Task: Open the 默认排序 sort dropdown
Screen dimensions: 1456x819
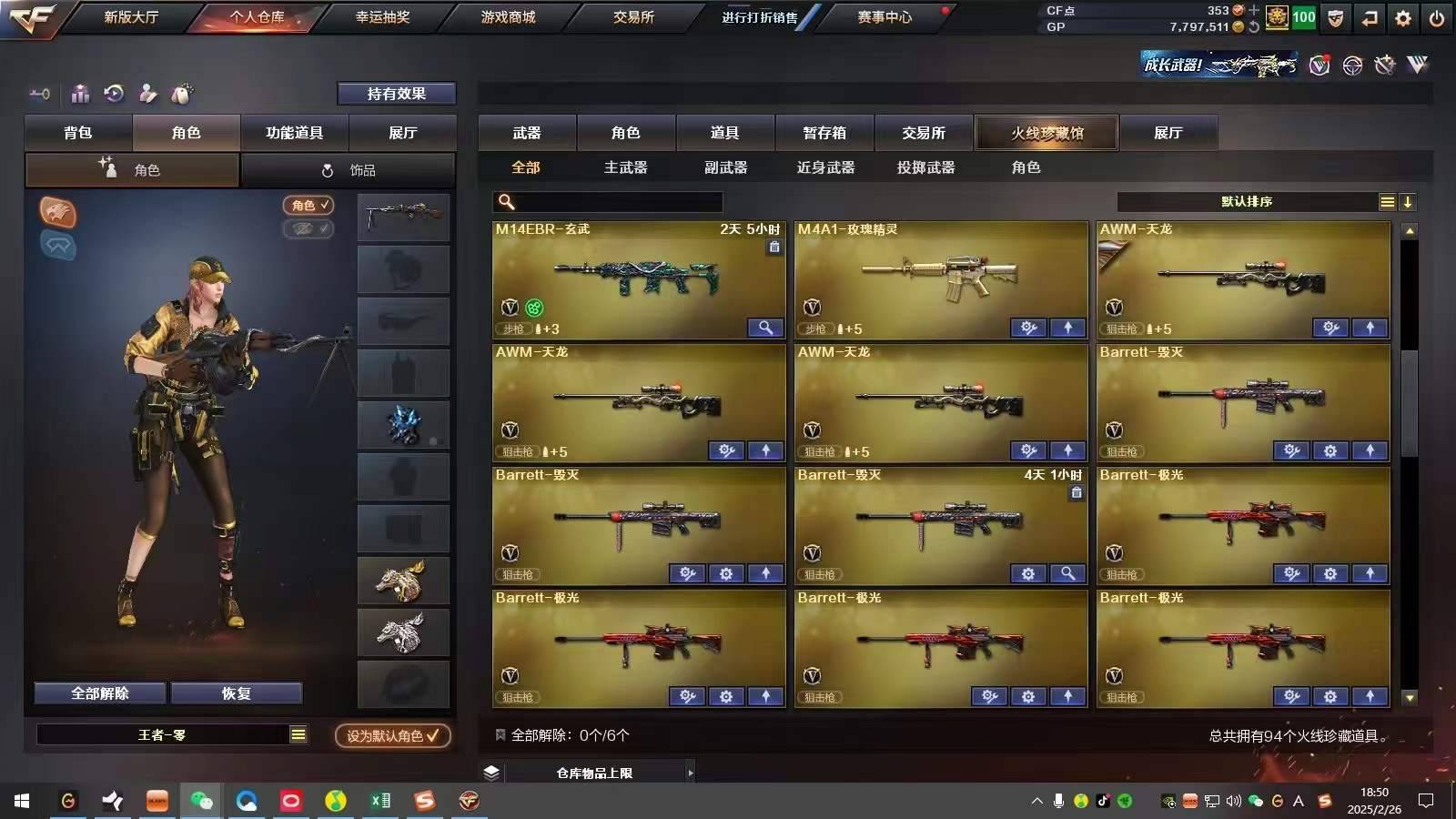Action: [x=1247, y=202]
